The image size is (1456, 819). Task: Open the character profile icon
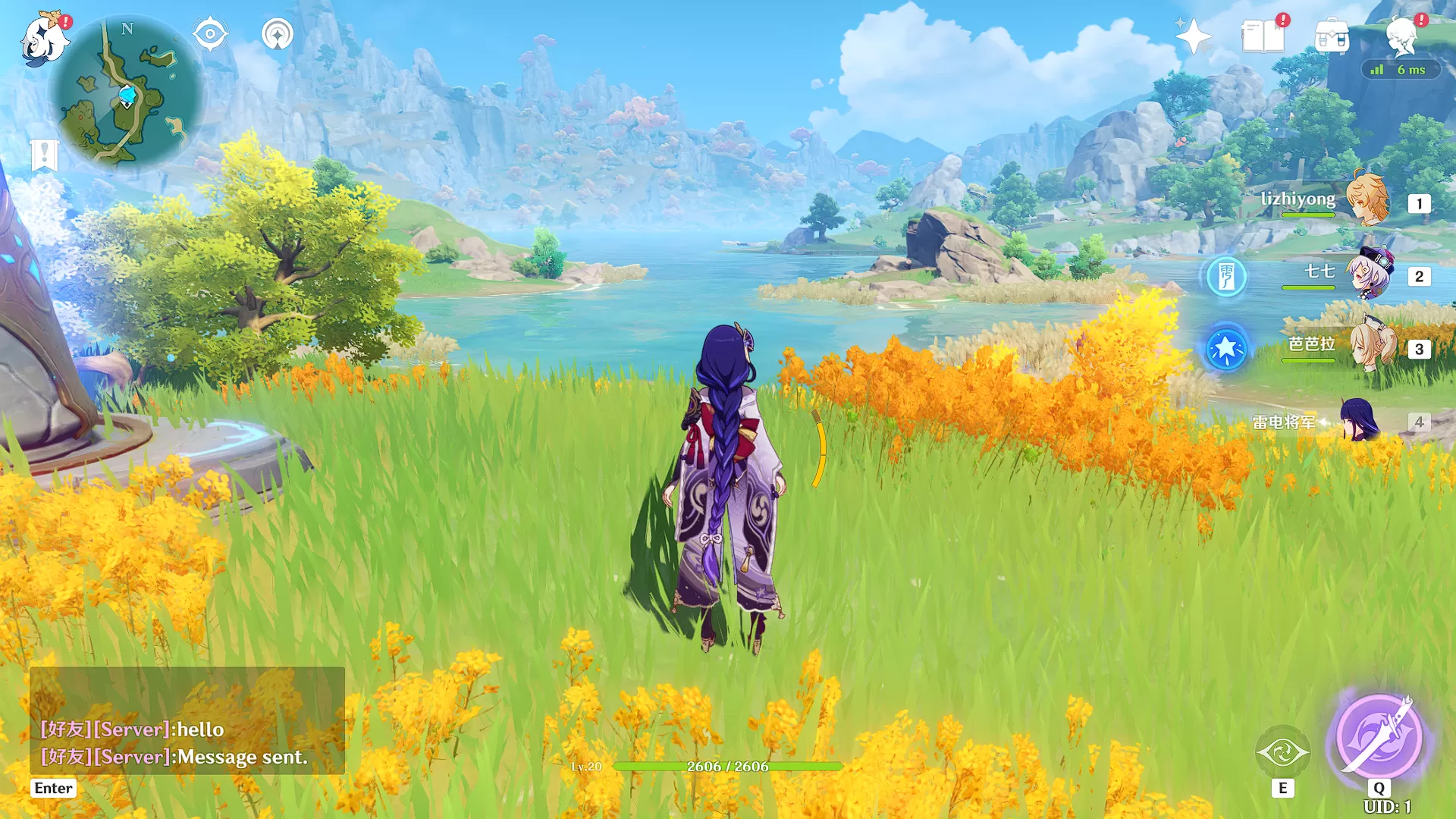pos(1401,36)
